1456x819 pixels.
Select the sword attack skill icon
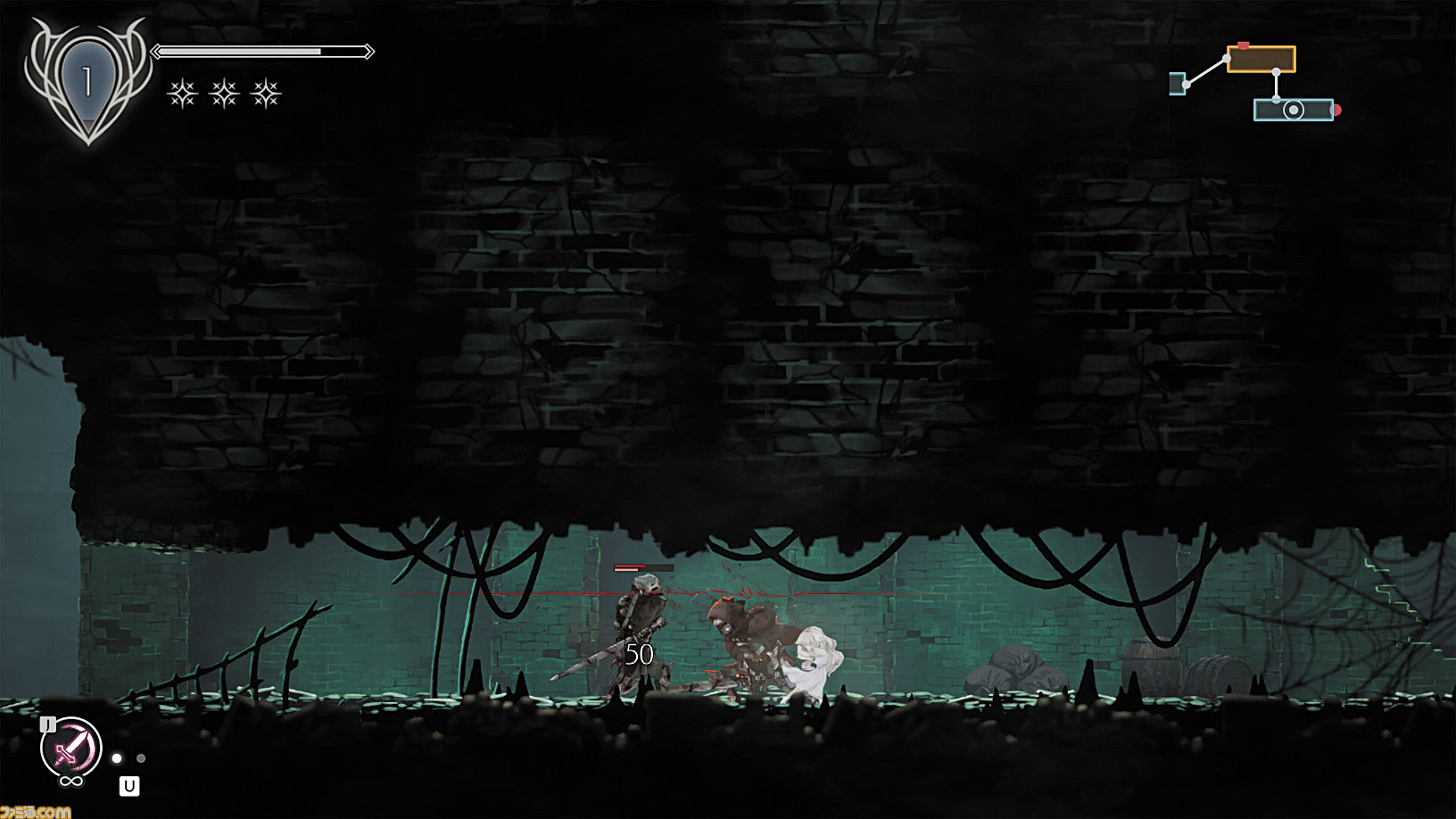pyautogui.click(x=70, y=748)
